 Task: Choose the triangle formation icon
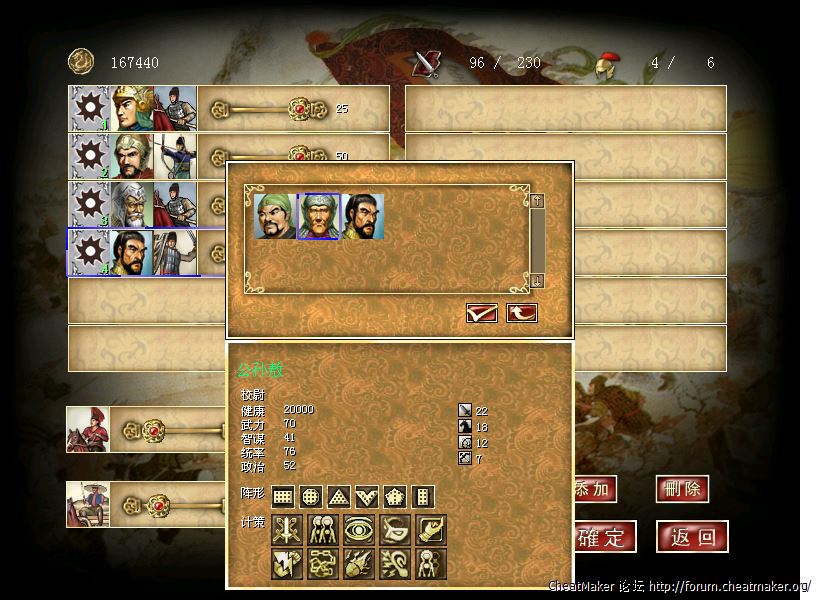click(x=339, y=496)
